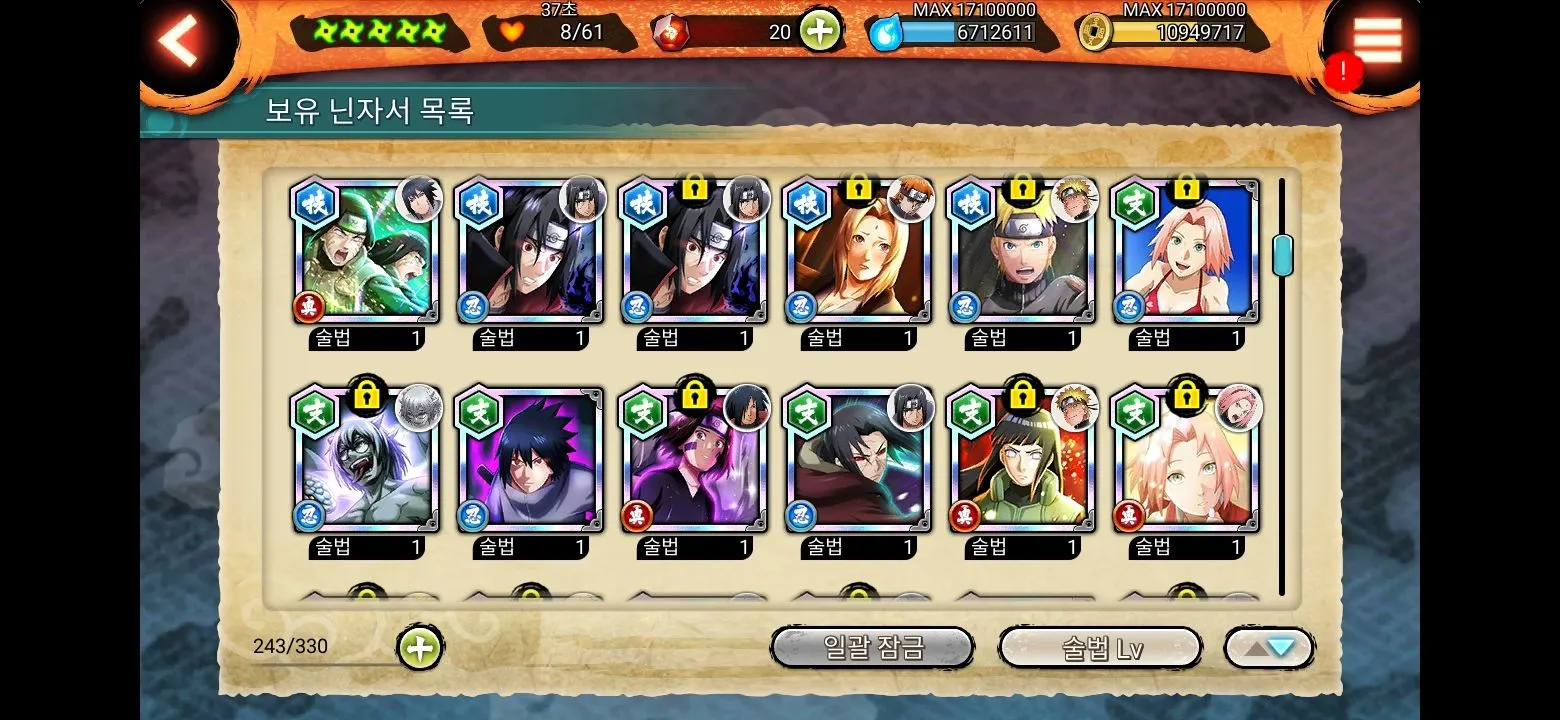Tap the 일괄 잠금 bulk lock button

click(872, 648)
